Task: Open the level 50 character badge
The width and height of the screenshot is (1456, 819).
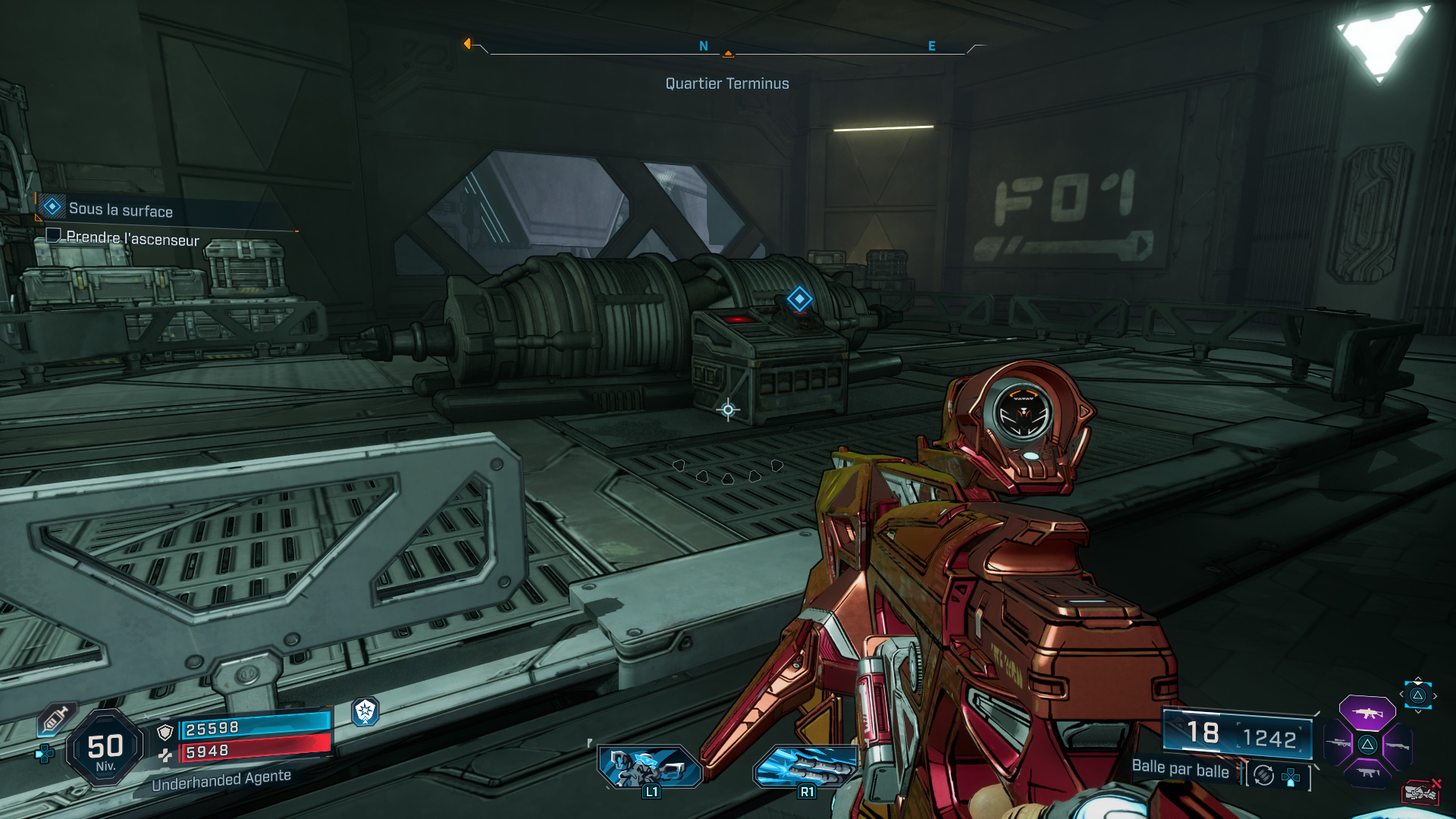Action: (x=105, y=748)
